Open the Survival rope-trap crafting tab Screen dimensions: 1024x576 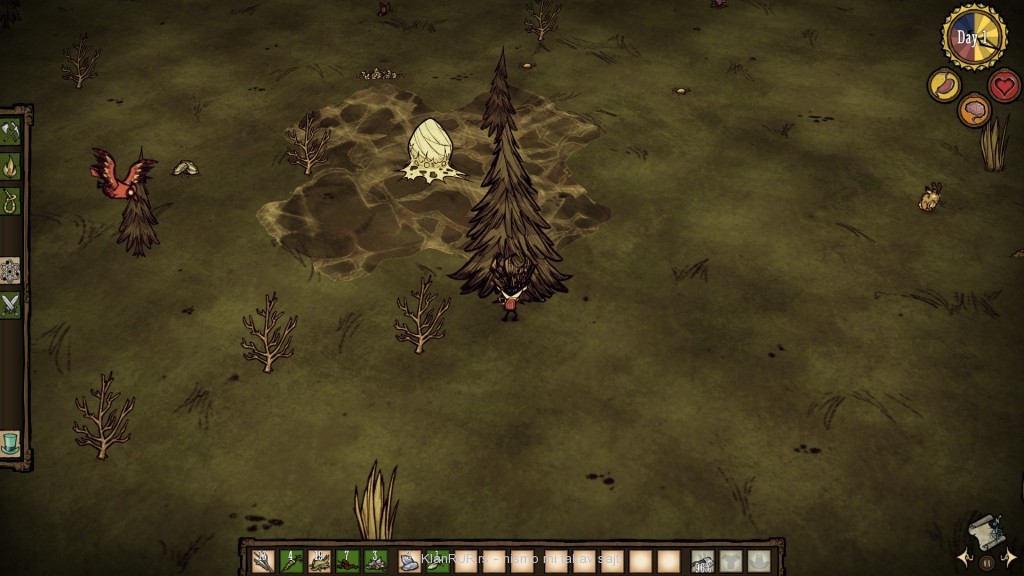[x=11, y=200]
